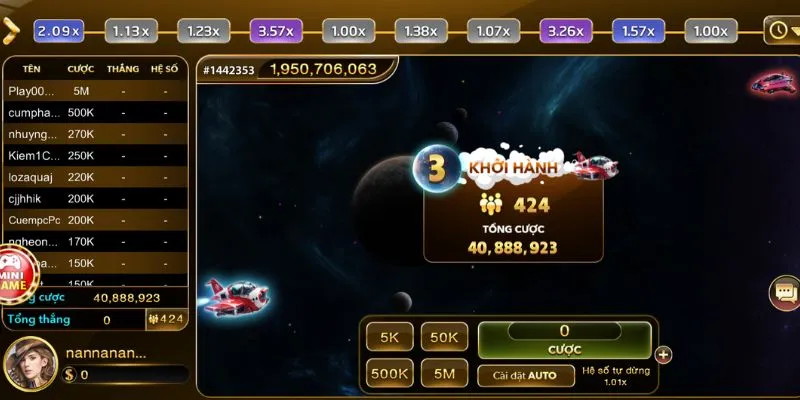The height and width of the screenshot is (400, 800).
Task: Select the 3.57x history multiplier
Action: (274, 31)
